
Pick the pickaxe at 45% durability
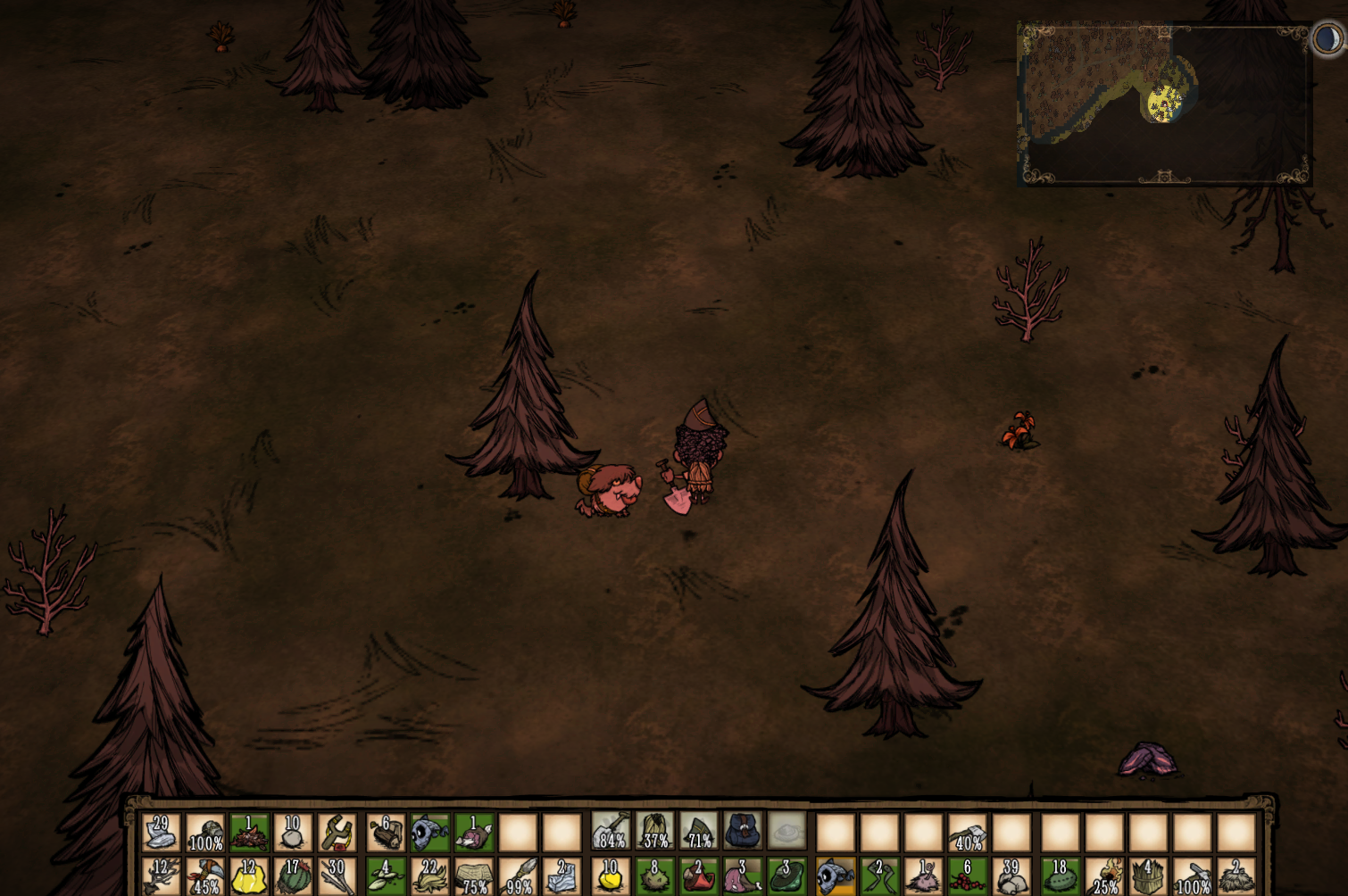tap(205, 876)
